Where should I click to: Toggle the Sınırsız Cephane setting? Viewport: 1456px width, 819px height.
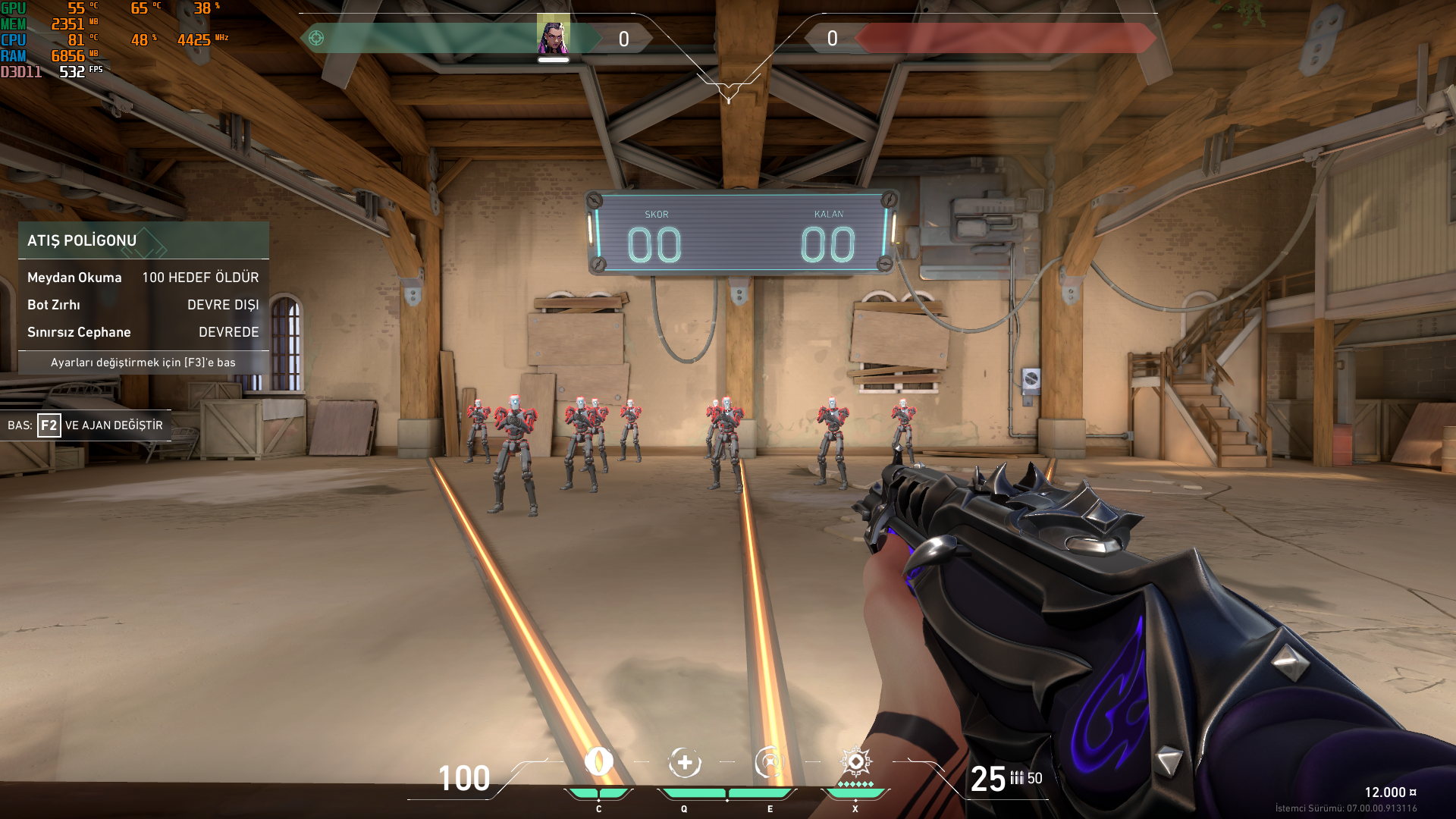point(143,332)
